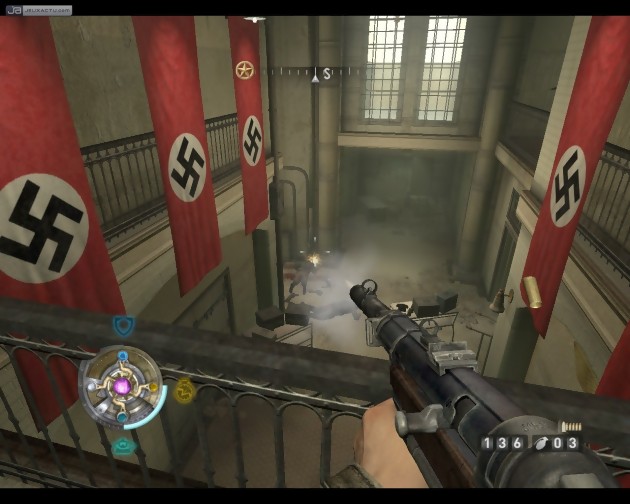Image resolution: width=630 pixels, height=504 pixels.
Task: Choose the teal Veil power icon below medallion
Action: pos(123,447)
